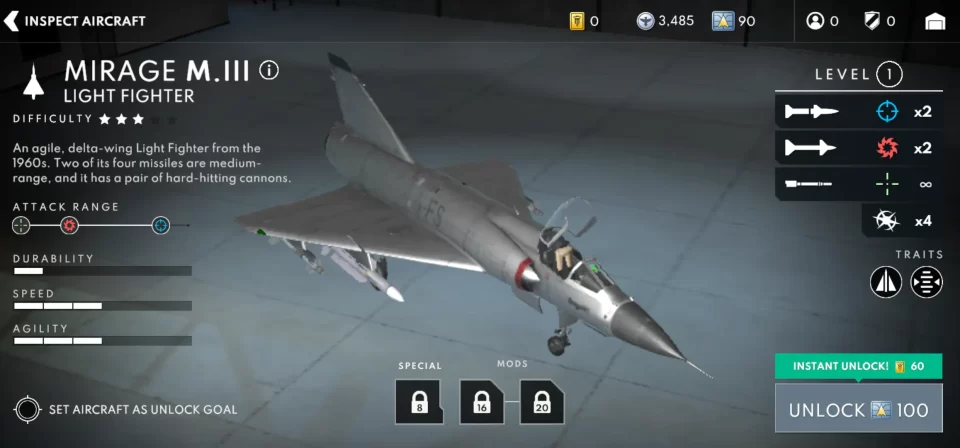Unlock aircraft for 100 blueprints
960x448 pixels.
[x=858, y=410]
